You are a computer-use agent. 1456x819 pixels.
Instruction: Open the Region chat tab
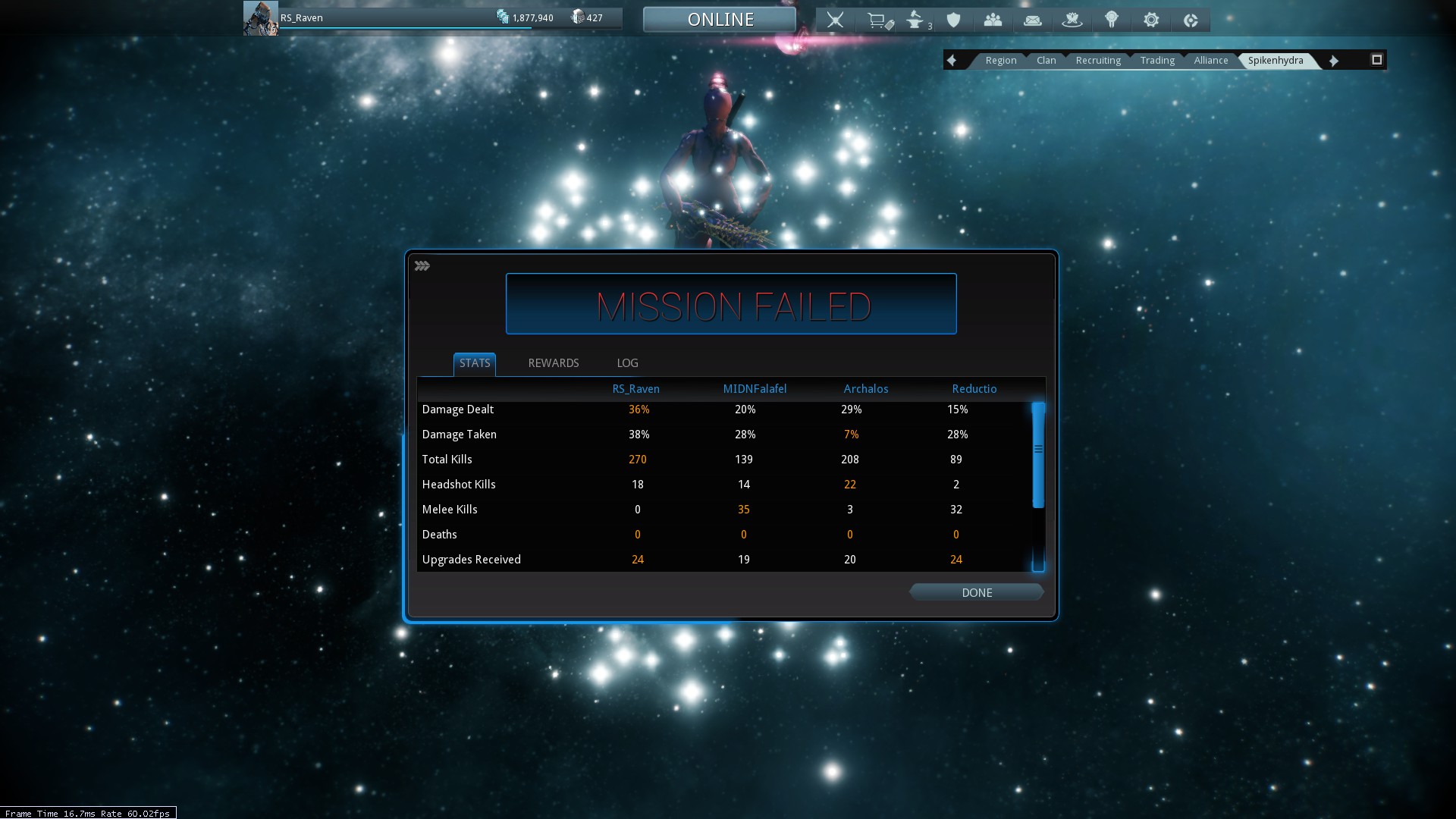[1000, 61]
